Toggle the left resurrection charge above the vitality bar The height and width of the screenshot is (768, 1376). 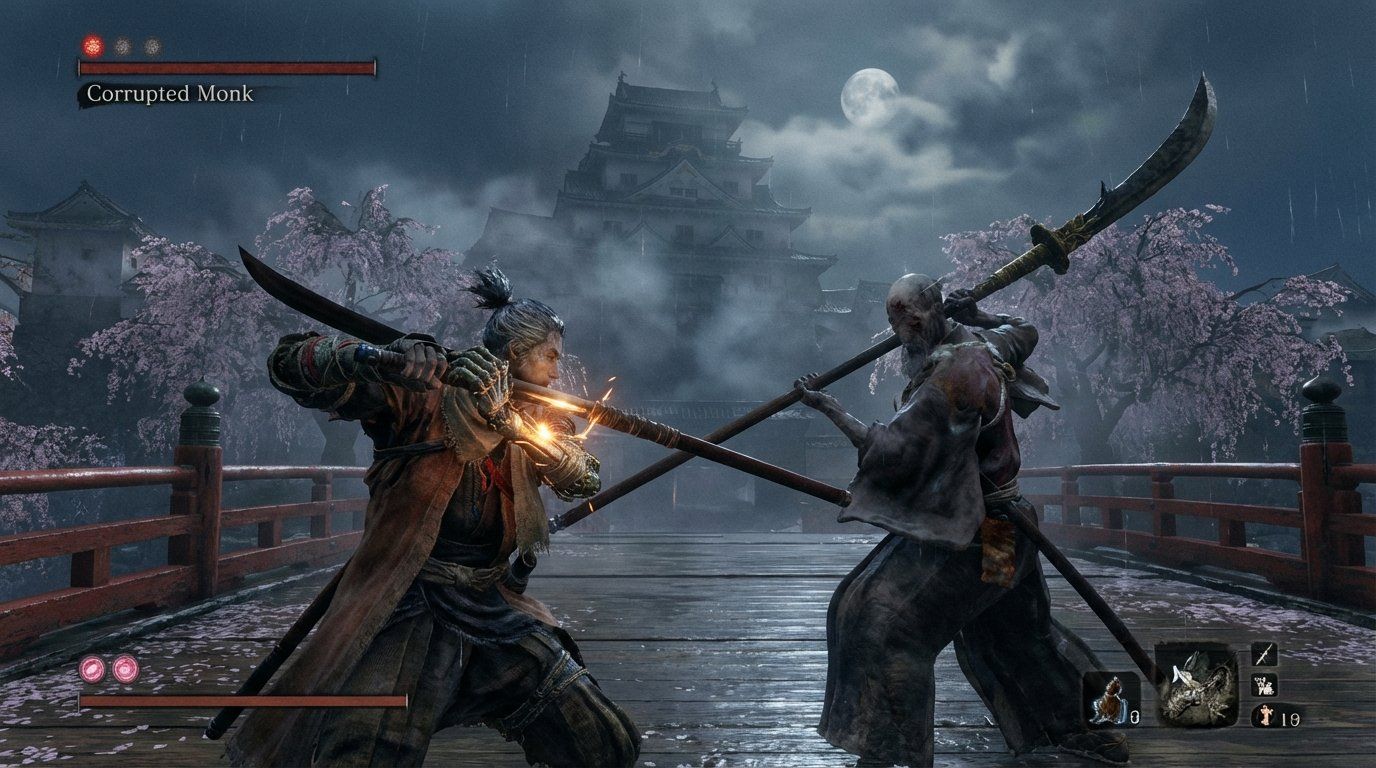[x=92, y=669]
